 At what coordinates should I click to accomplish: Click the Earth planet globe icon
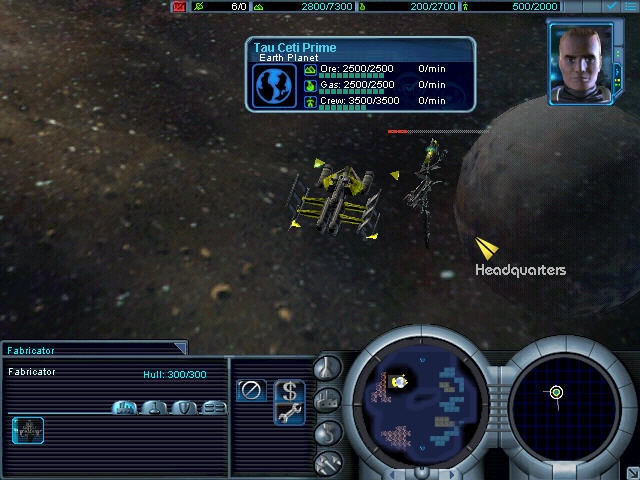coord(271,86)
